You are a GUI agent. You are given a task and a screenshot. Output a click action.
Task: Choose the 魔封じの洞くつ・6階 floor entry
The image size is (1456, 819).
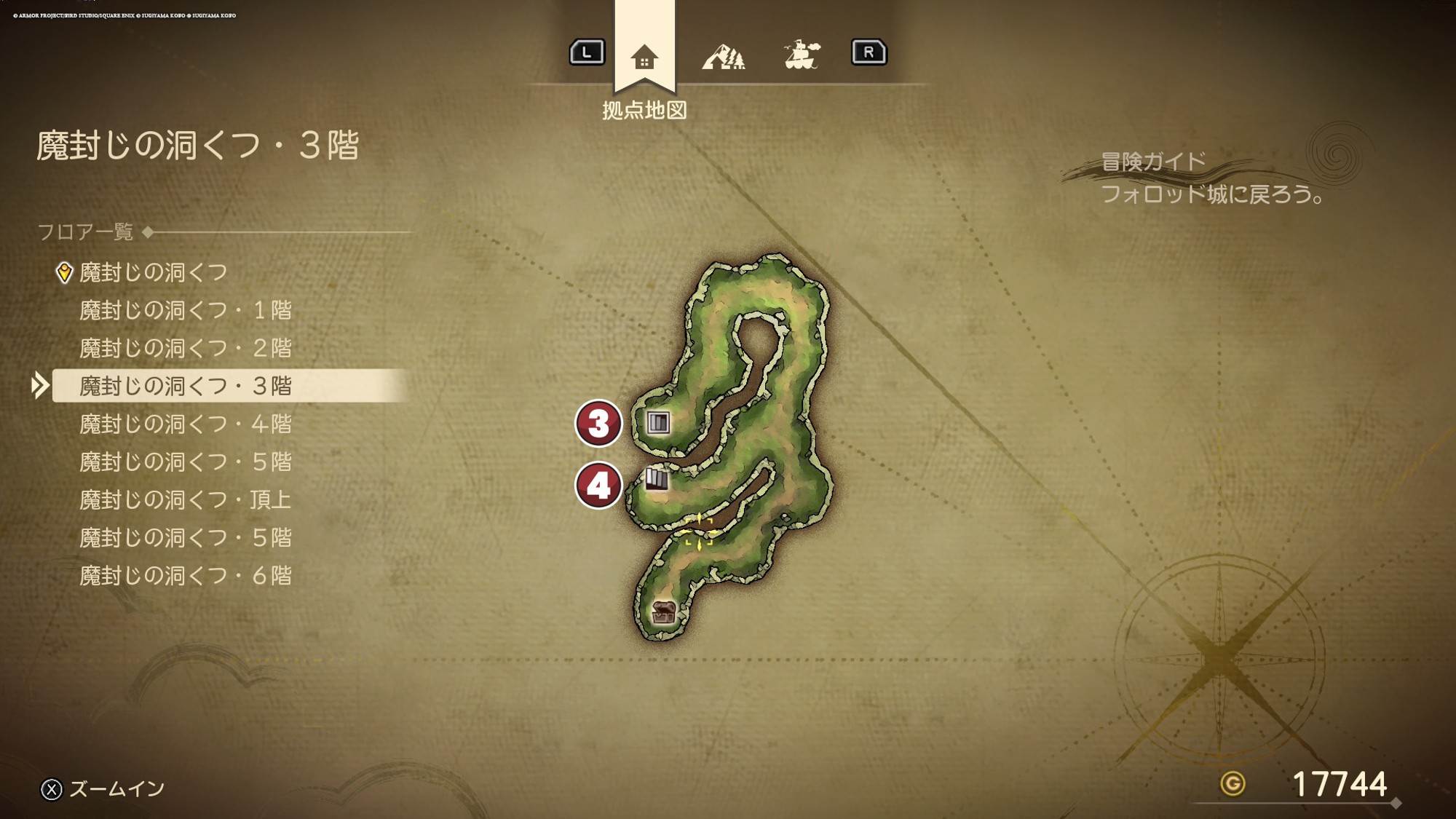click(185, 576)
